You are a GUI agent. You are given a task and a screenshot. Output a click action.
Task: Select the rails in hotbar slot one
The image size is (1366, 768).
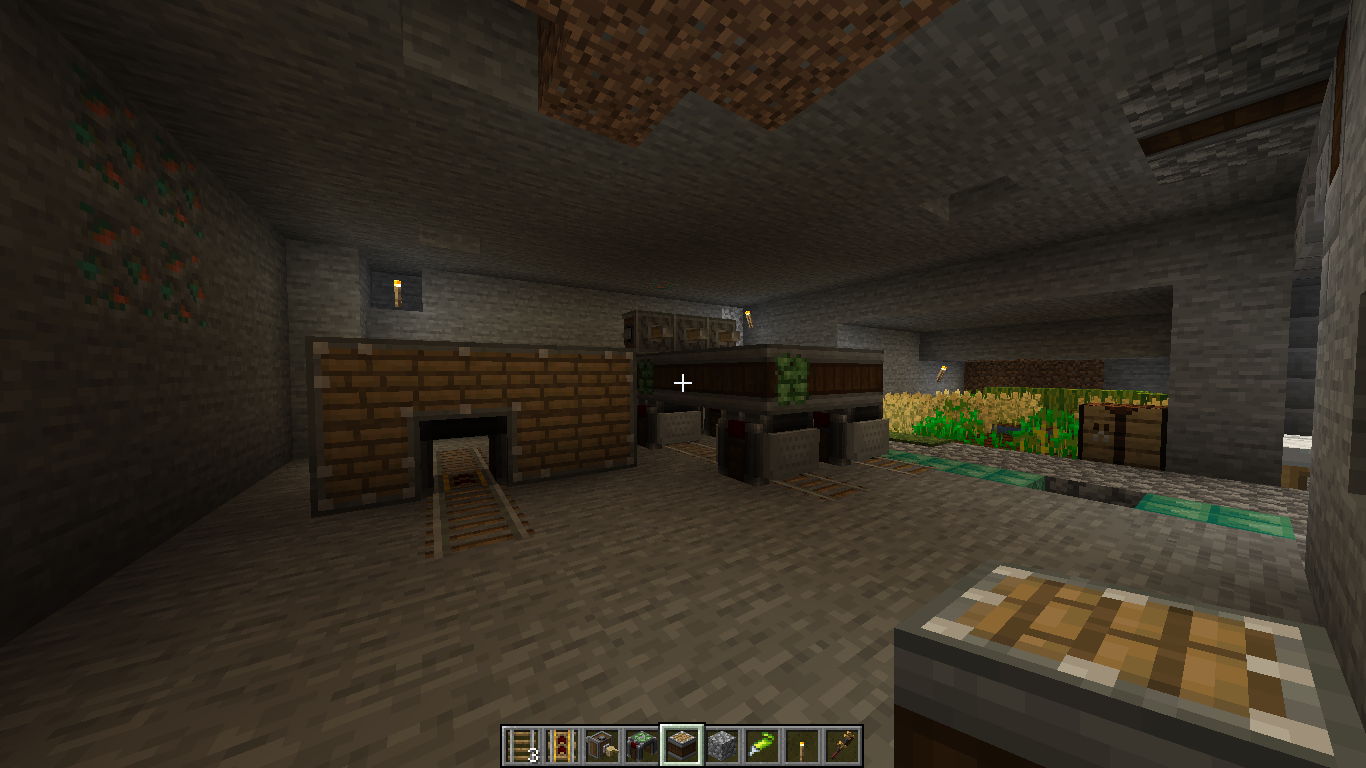[522, 745]
